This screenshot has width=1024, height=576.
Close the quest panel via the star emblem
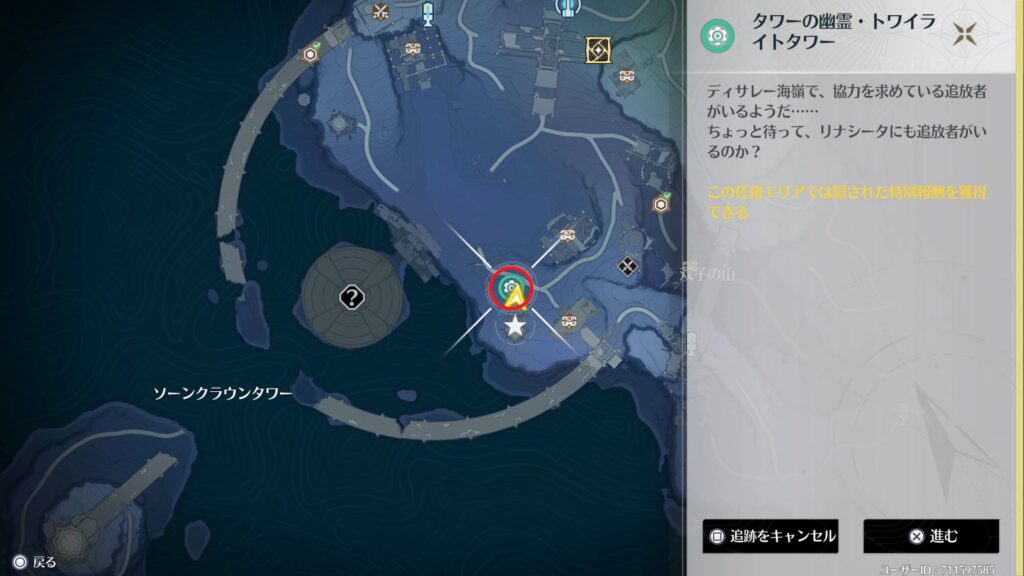click(965, 36)
